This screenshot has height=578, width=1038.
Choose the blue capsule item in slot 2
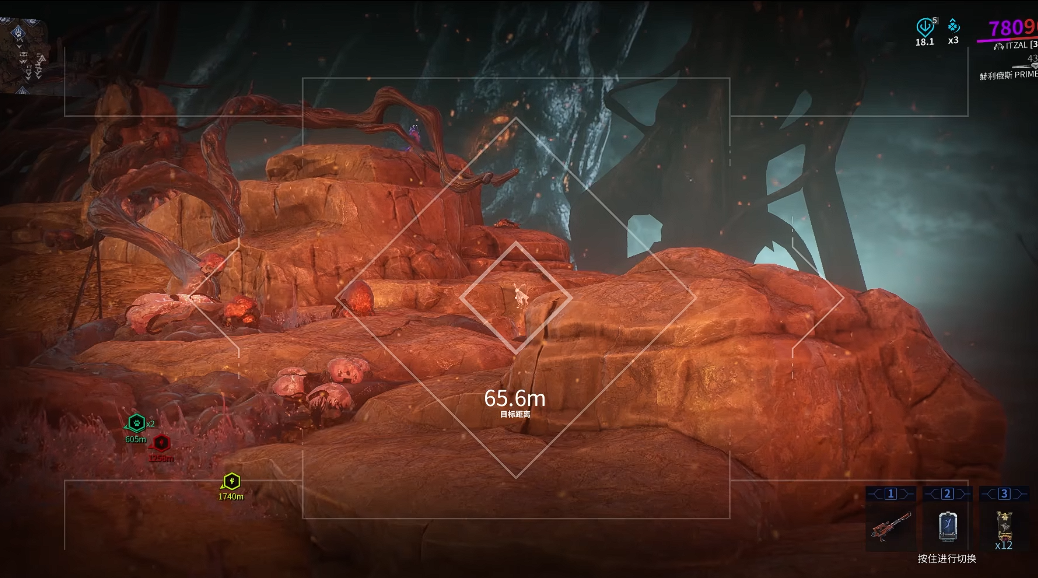pos(947,525)
